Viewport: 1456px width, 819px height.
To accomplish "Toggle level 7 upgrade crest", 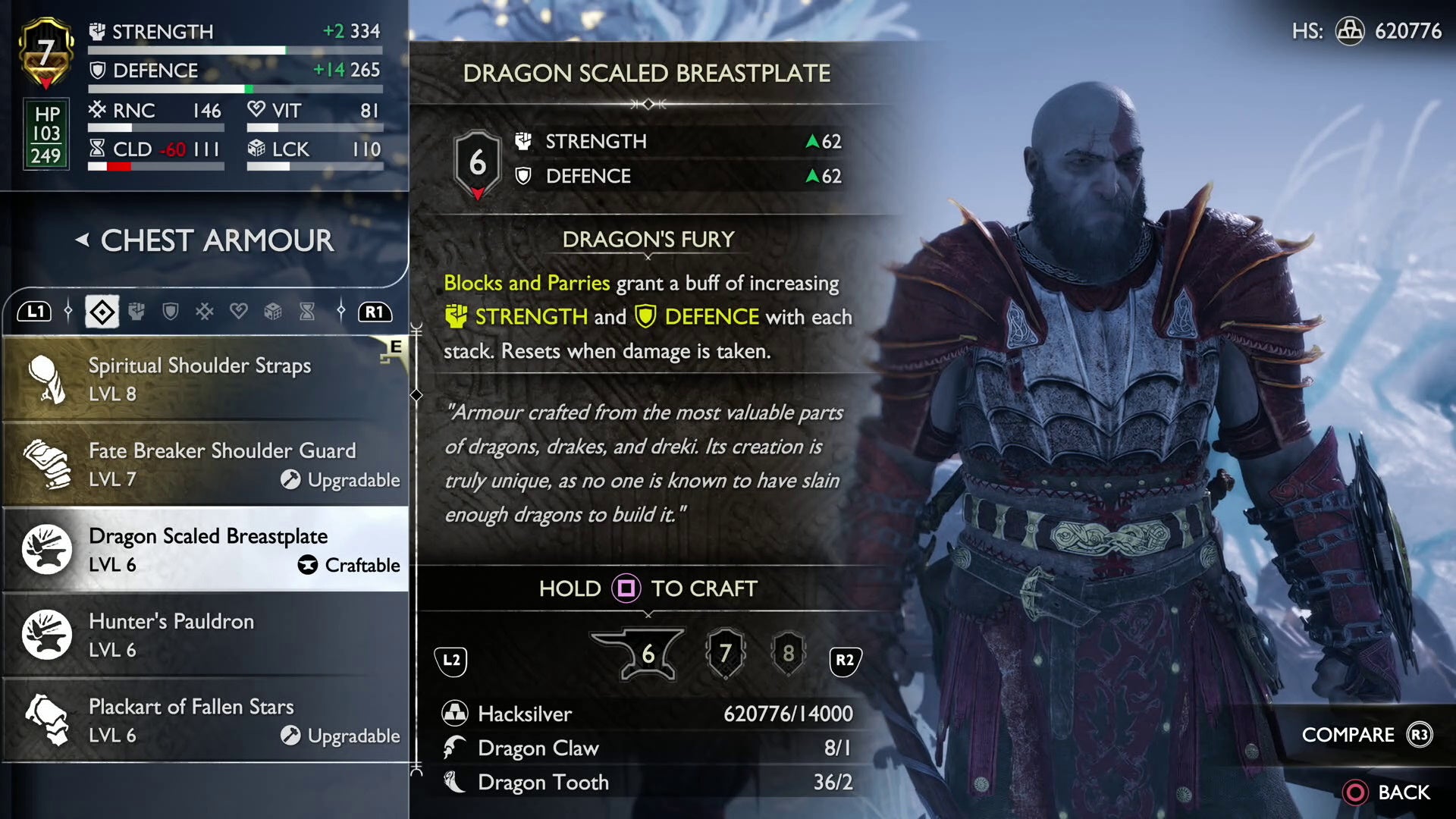I will click(726, 653).
